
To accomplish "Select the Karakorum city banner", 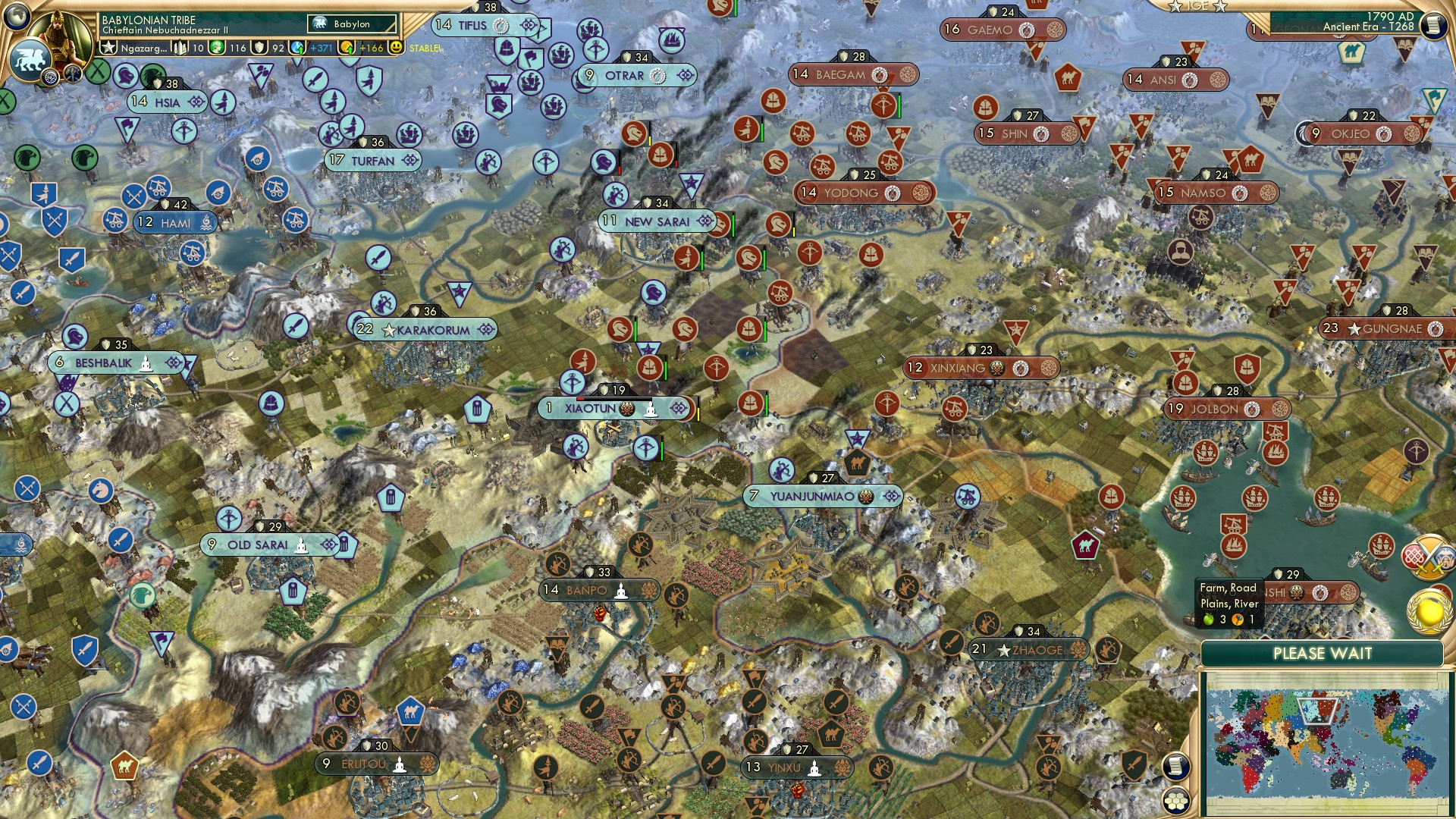I will (x=425, y=330).
